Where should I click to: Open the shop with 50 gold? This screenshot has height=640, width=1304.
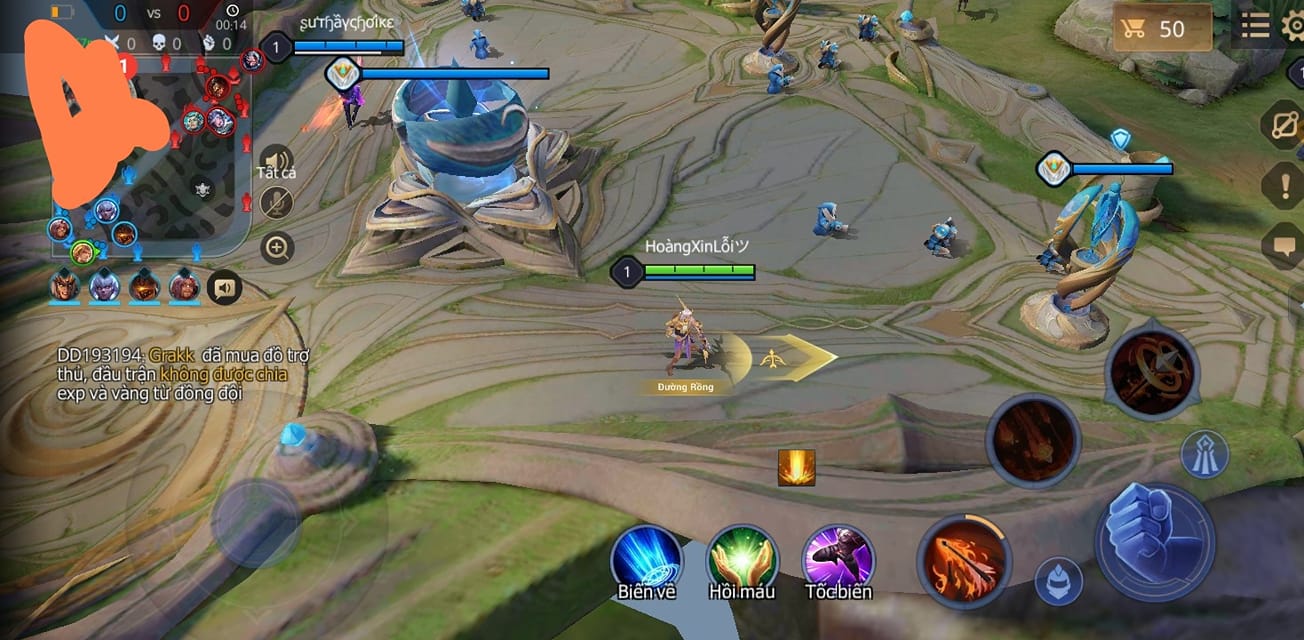[x=1162, y=28]
